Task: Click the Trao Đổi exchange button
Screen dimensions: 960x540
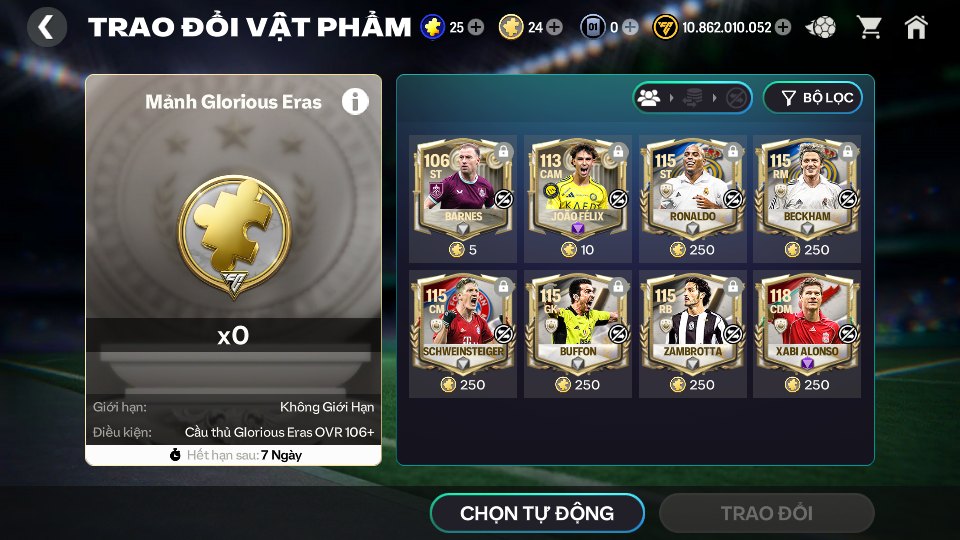Action: [766, 514]
